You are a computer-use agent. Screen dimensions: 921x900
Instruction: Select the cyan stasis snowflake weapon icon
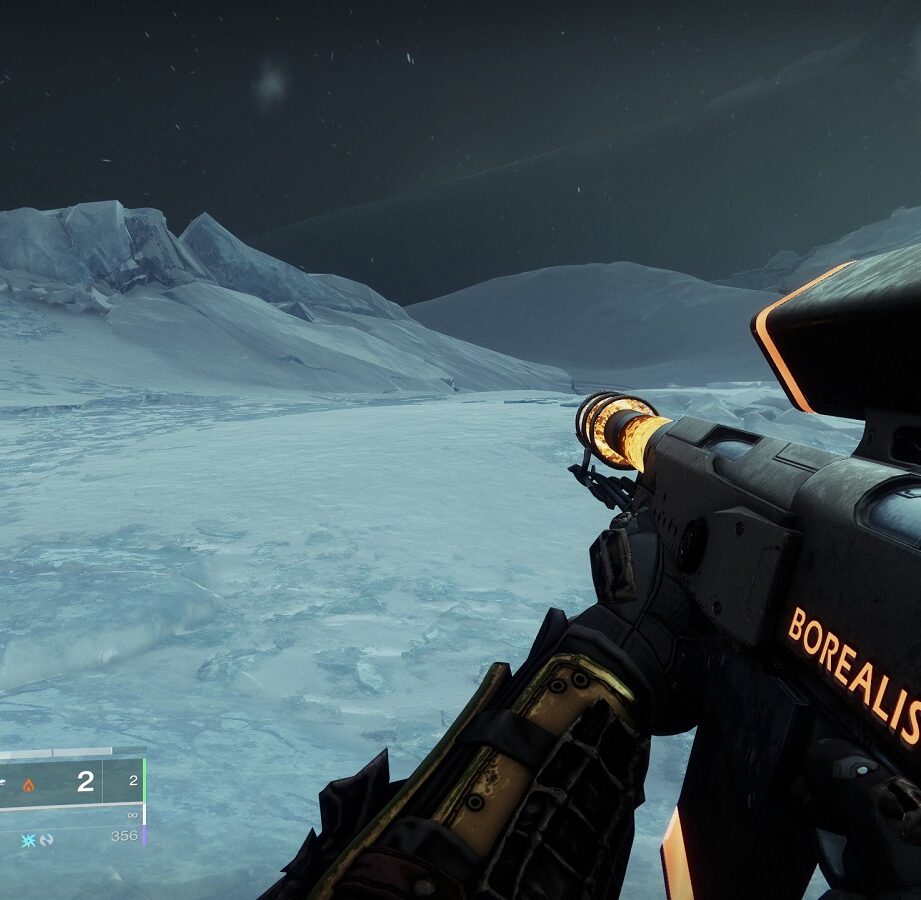point(27,839)
